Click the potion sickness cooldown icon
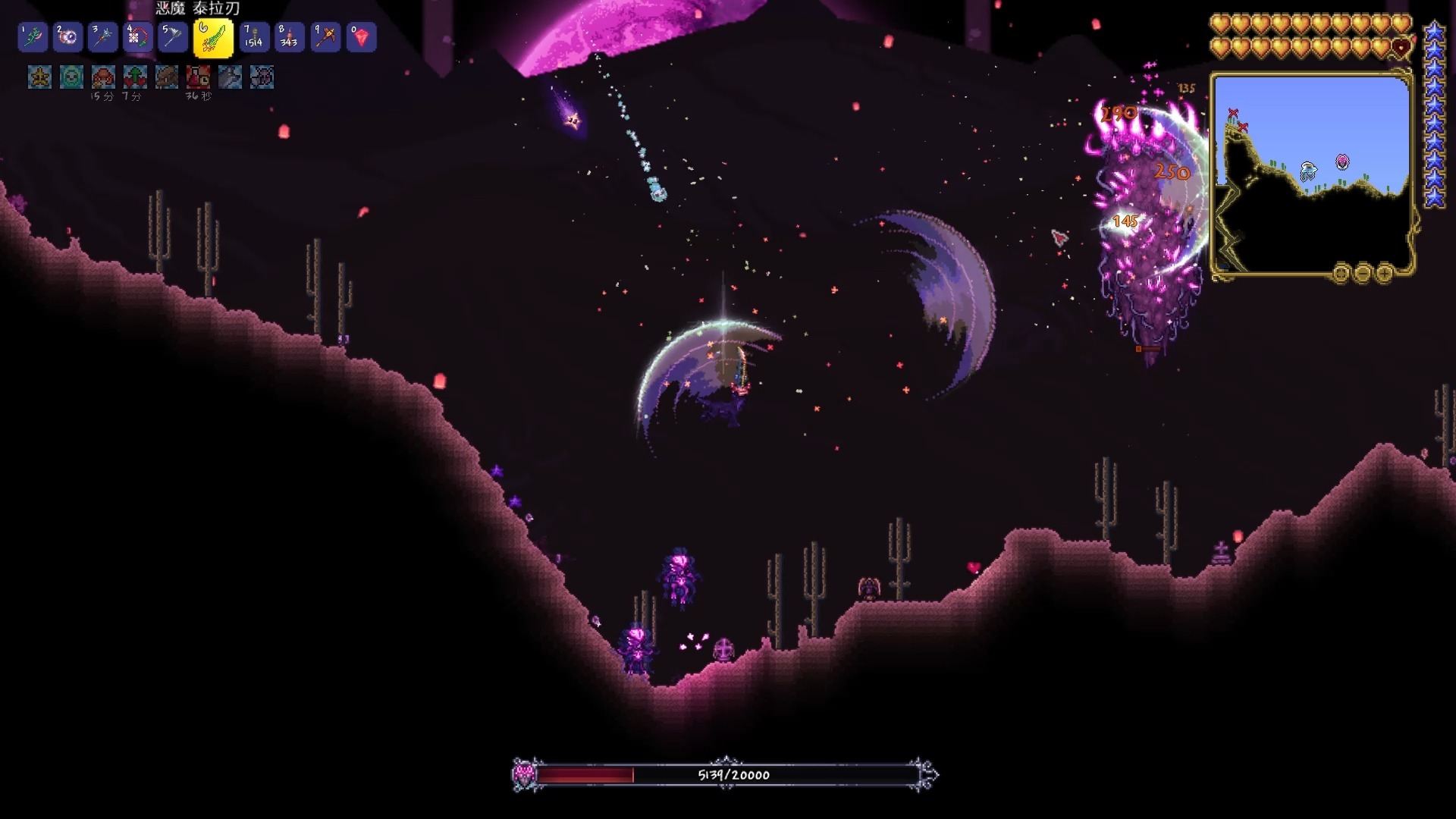Viewport: 1456px width, 819px height. click(199, 77)
